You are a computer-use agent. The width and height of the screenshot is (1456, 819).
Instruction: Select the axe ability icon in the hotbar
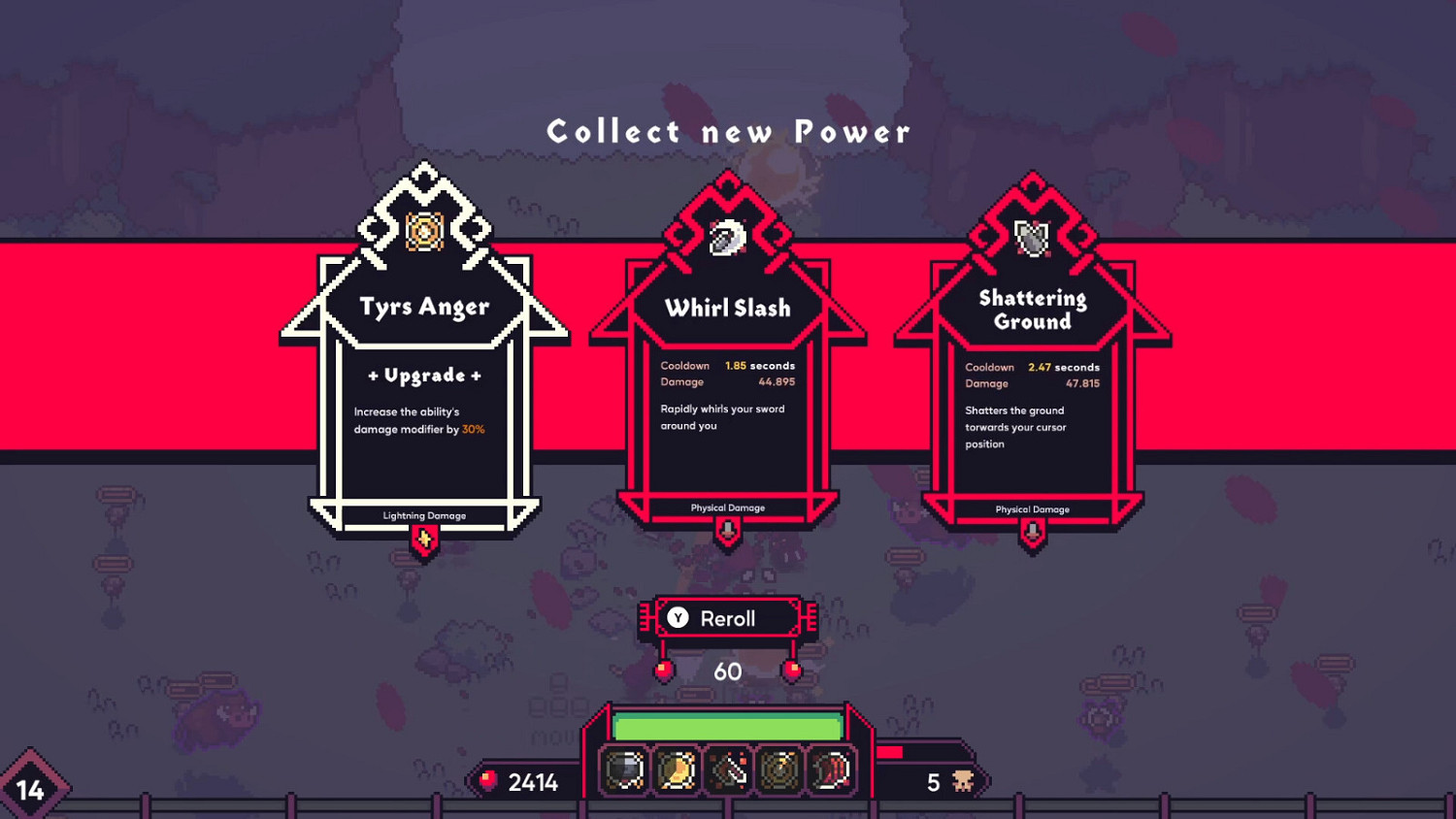tap(726, 770)
